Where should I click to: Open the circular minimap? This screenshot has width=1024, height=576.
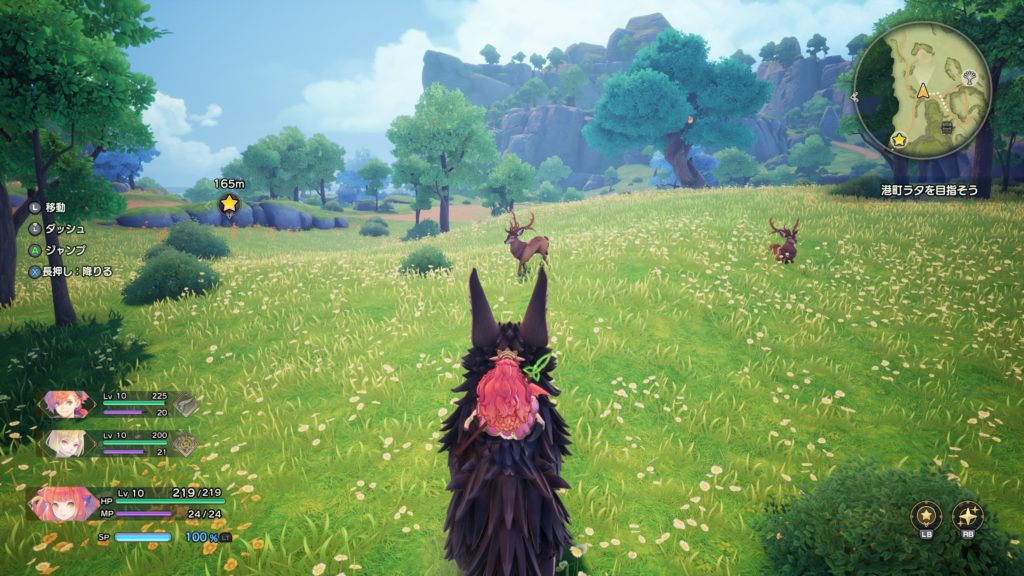[921, 89]
